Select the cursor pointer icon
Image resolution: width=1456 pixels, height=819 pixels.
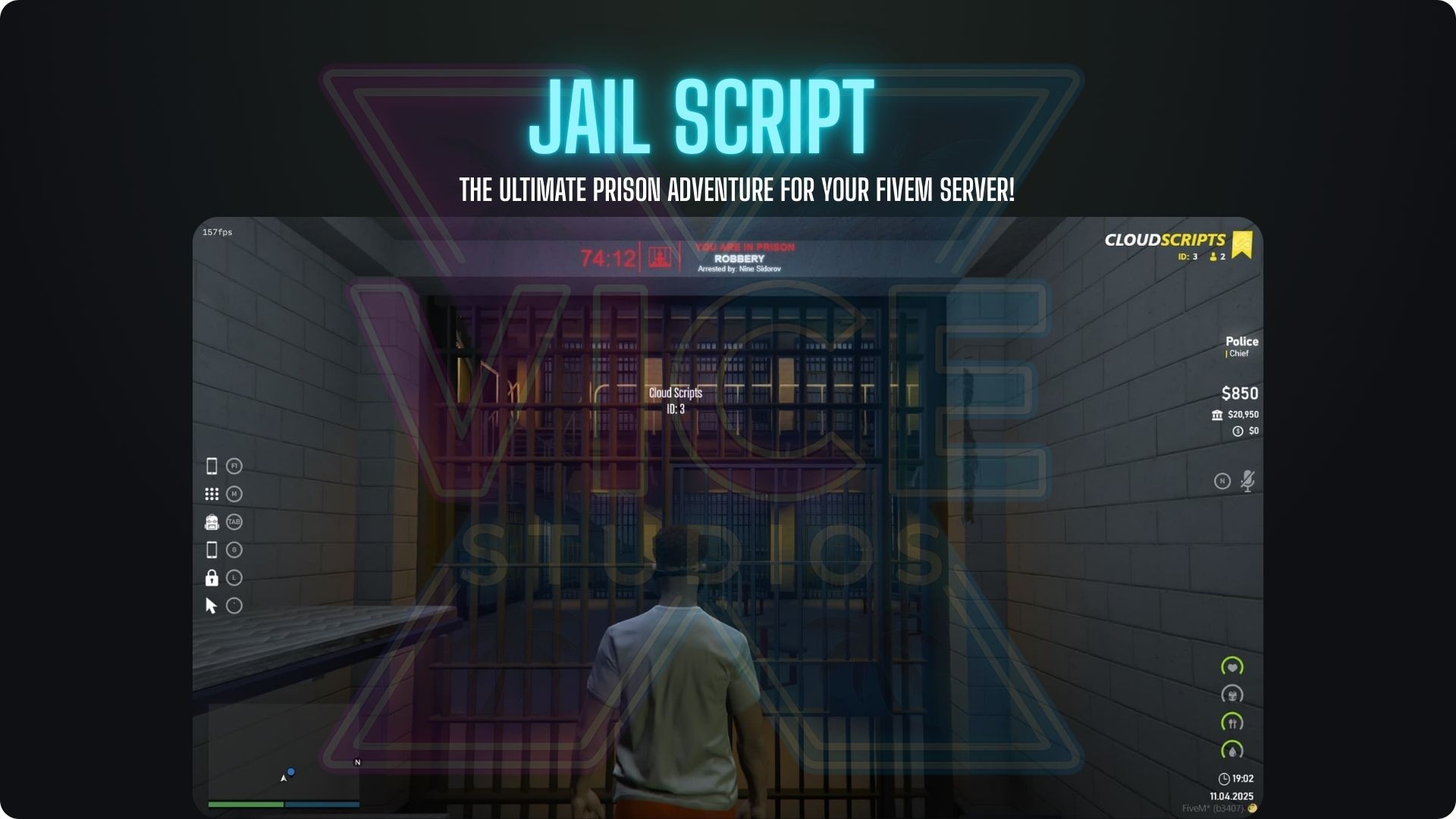click(212, 606)
